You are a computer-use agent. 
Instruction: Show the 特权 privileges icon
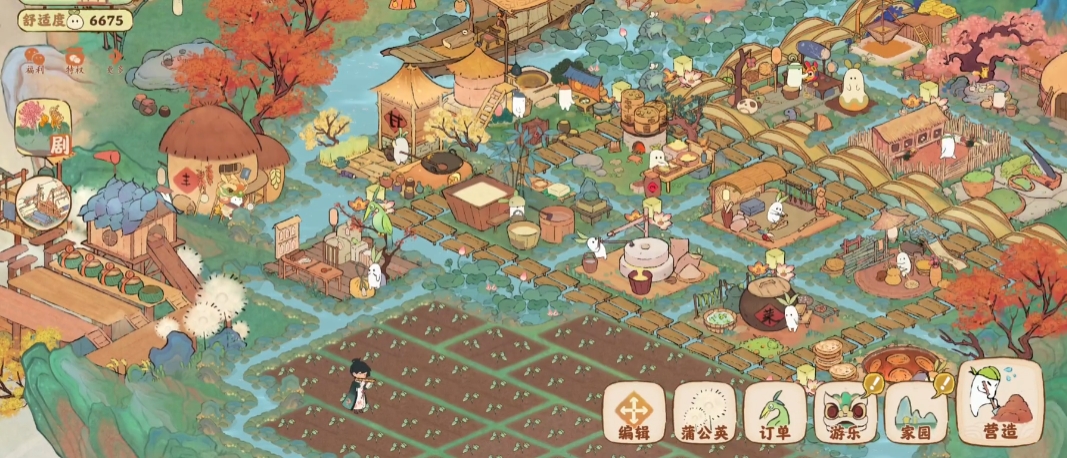[x=75, y=62]
